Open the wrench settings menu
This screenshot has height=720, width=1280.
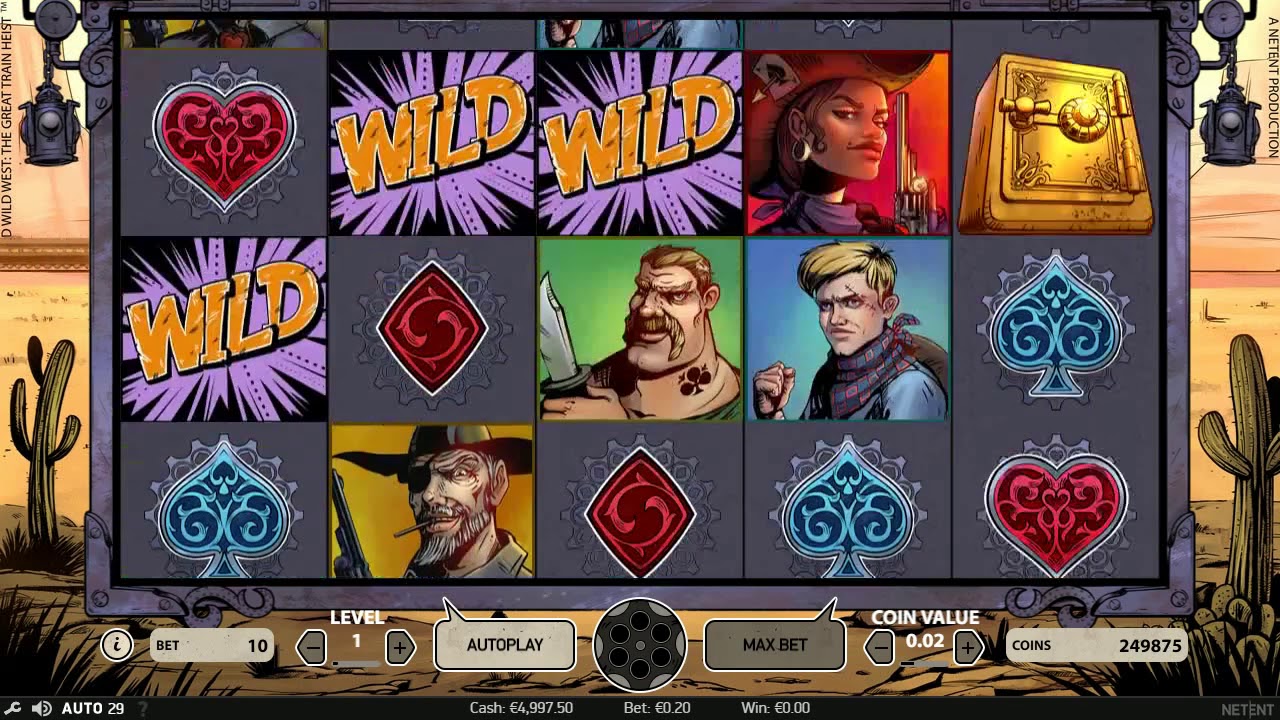point(11,708)
